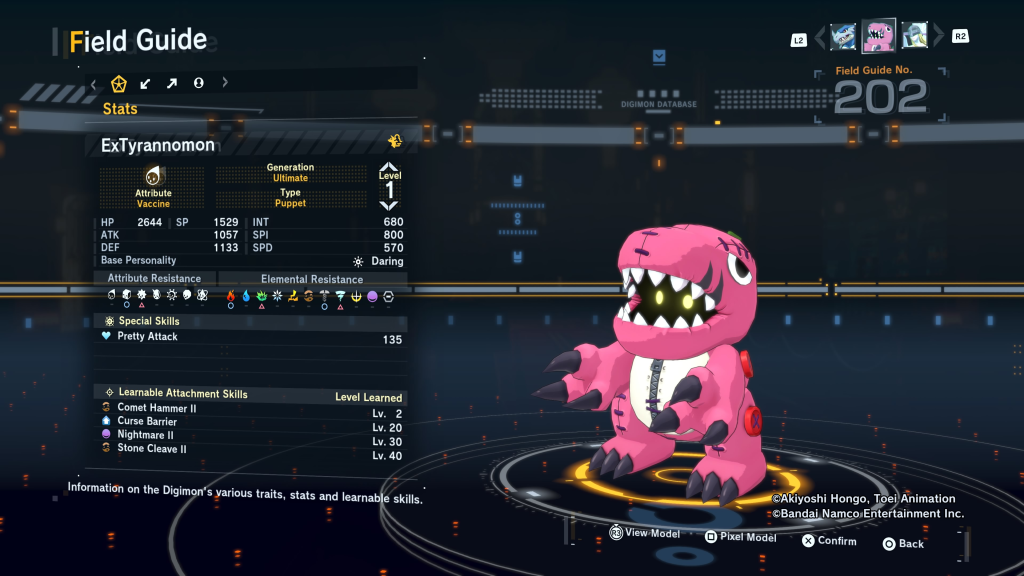Click the water drop resistance icon
Viewport: 1024px width, 576px height.
pos(246,296)
